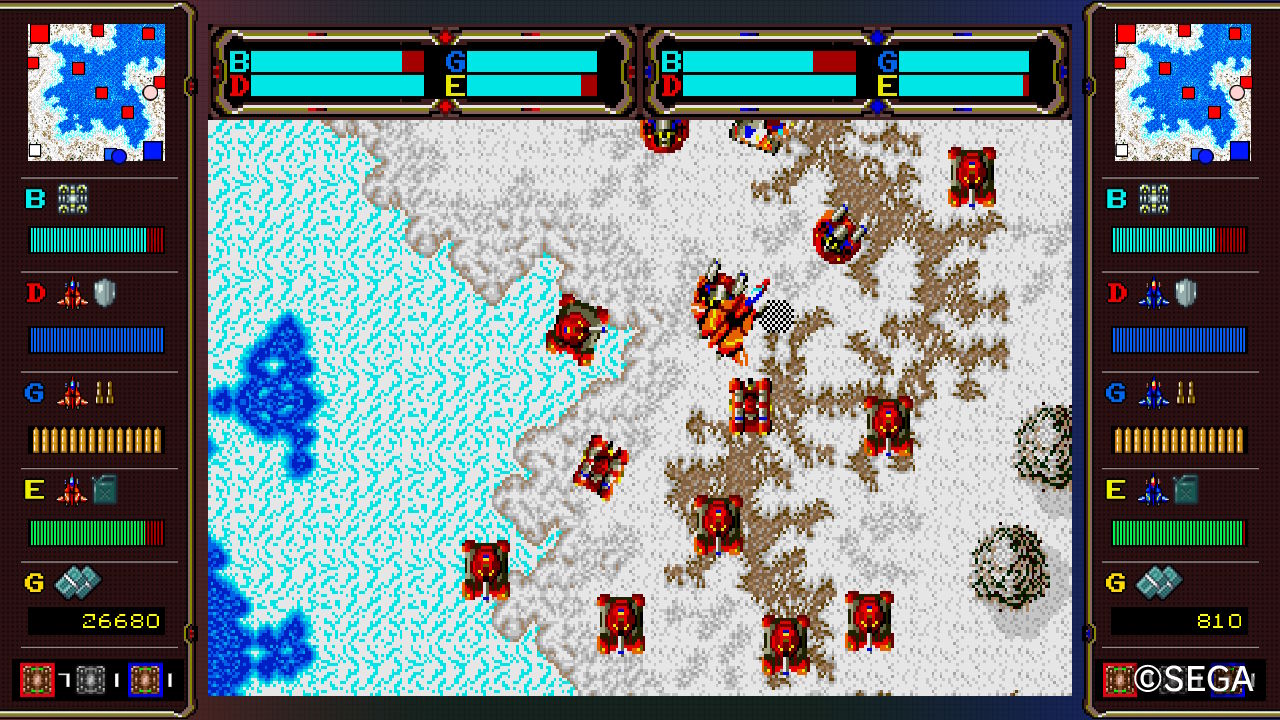Click the left panel's main base icon
This screenshot has height=720, width=1280.
(x=73, y=199)
